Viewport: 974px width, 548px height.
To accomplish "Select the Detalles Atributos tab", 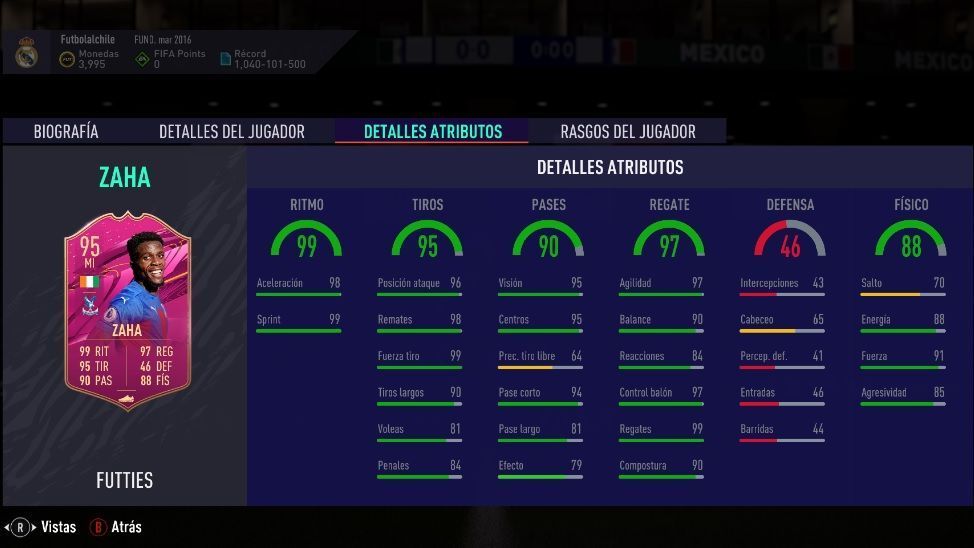I will 432,131.
